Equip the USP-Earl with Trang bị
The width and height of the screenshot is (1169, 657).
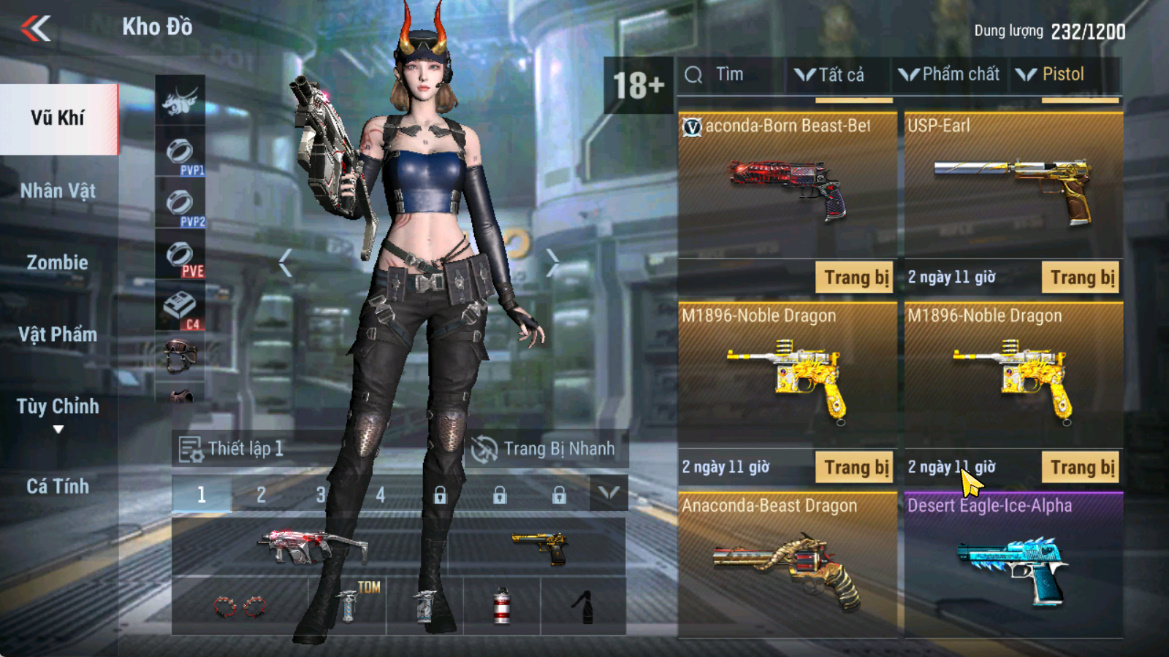pyautogui.click(x=1082, y=277)
